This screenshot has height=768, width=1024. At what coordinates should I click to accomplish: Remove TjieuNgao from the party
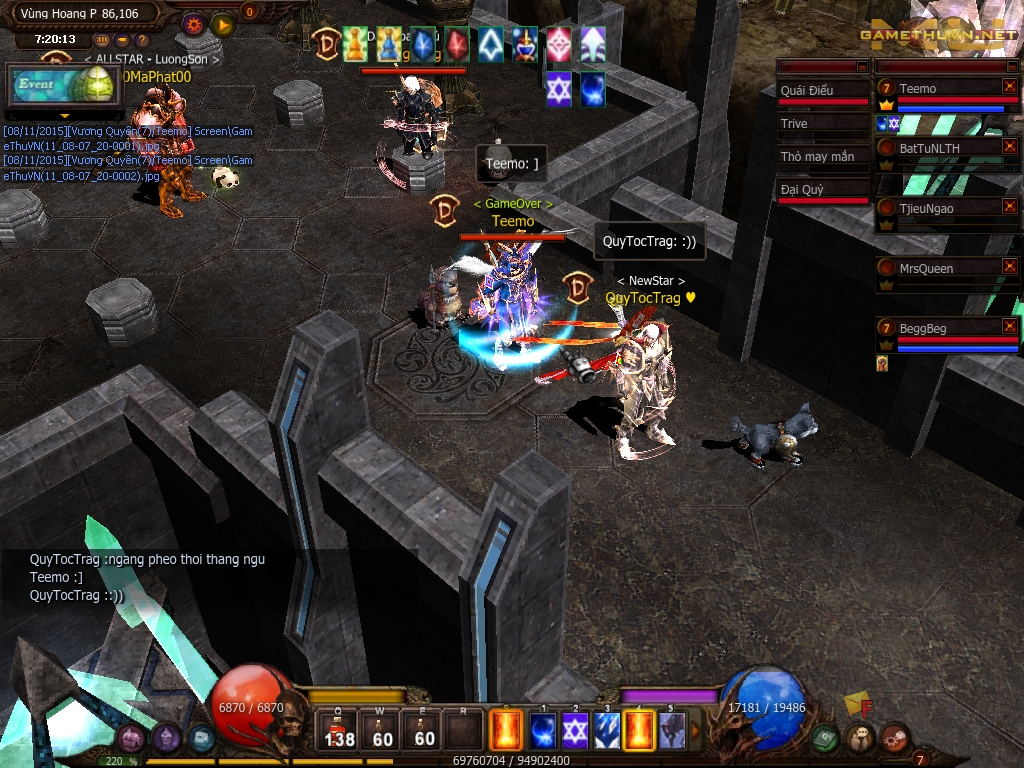pyautogui.click(x=1009, y=207)
